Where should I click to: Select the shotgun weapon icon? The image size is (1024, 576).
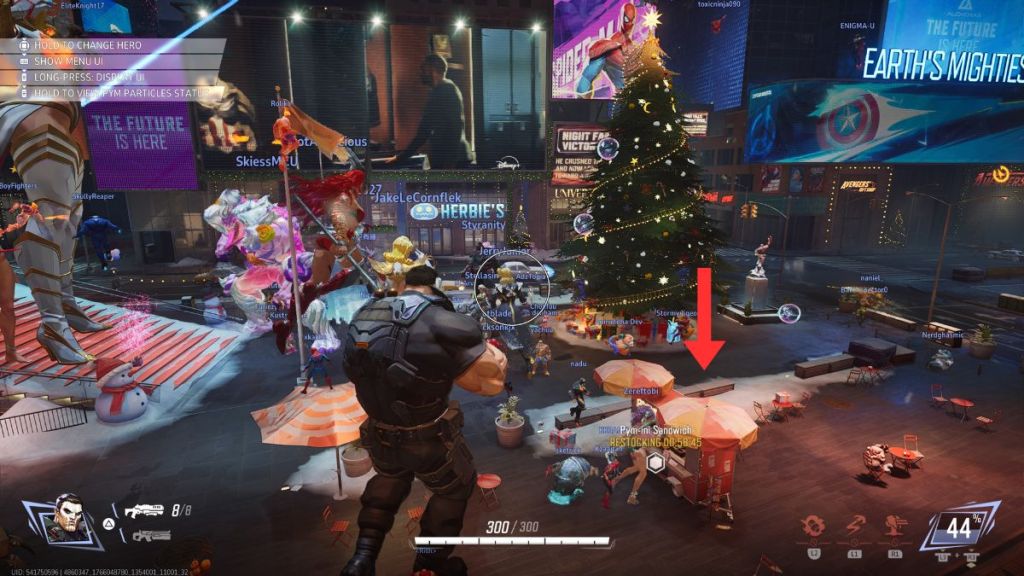tap(145, 510)
